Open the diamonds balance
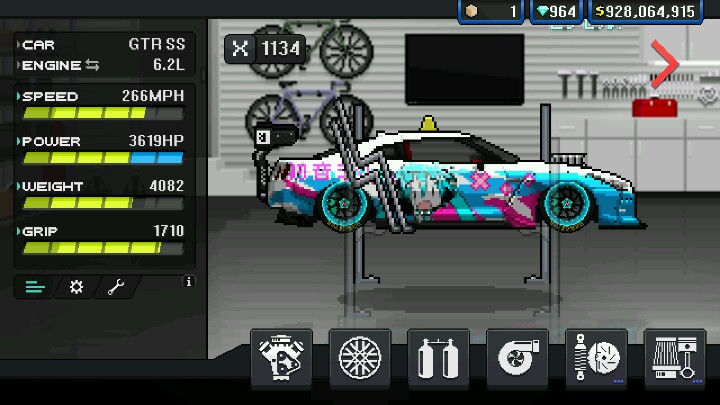 (x=556, y=11)
